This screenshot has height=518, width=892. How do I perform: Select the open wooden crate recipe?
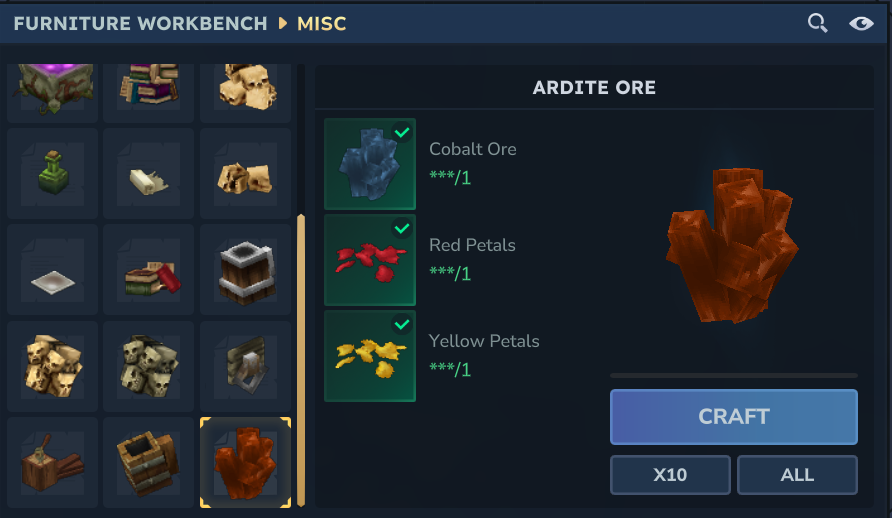point(149,462)
